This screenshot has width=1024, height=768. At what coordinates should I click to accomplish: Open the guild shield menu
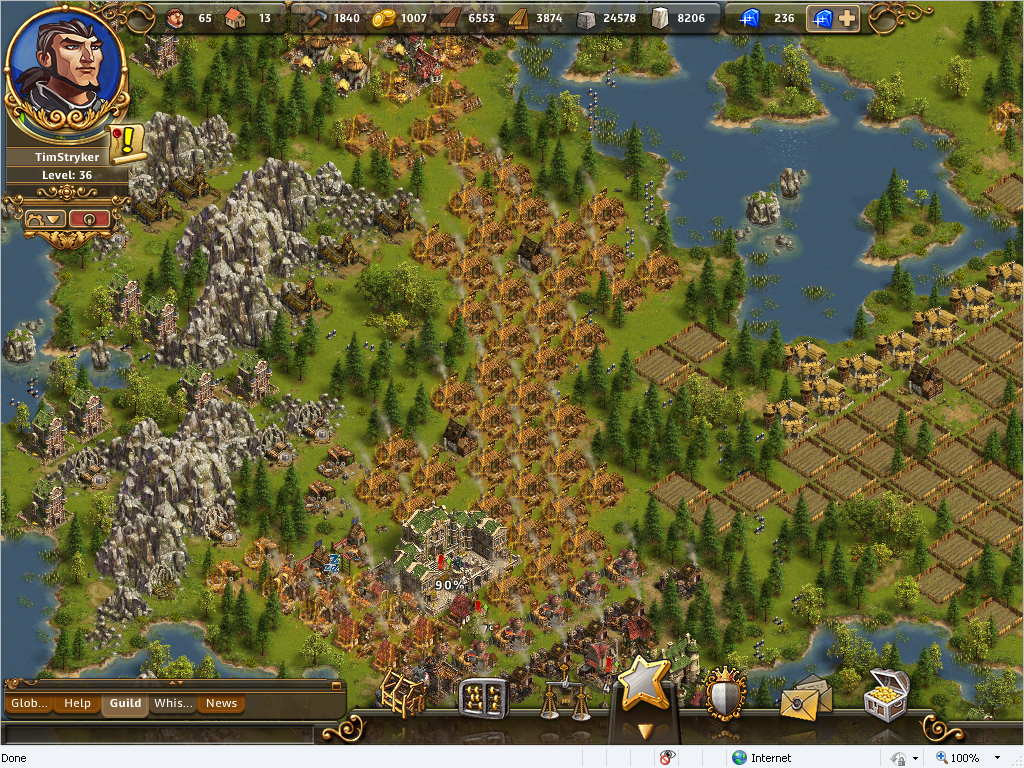(x=723, y=693)
